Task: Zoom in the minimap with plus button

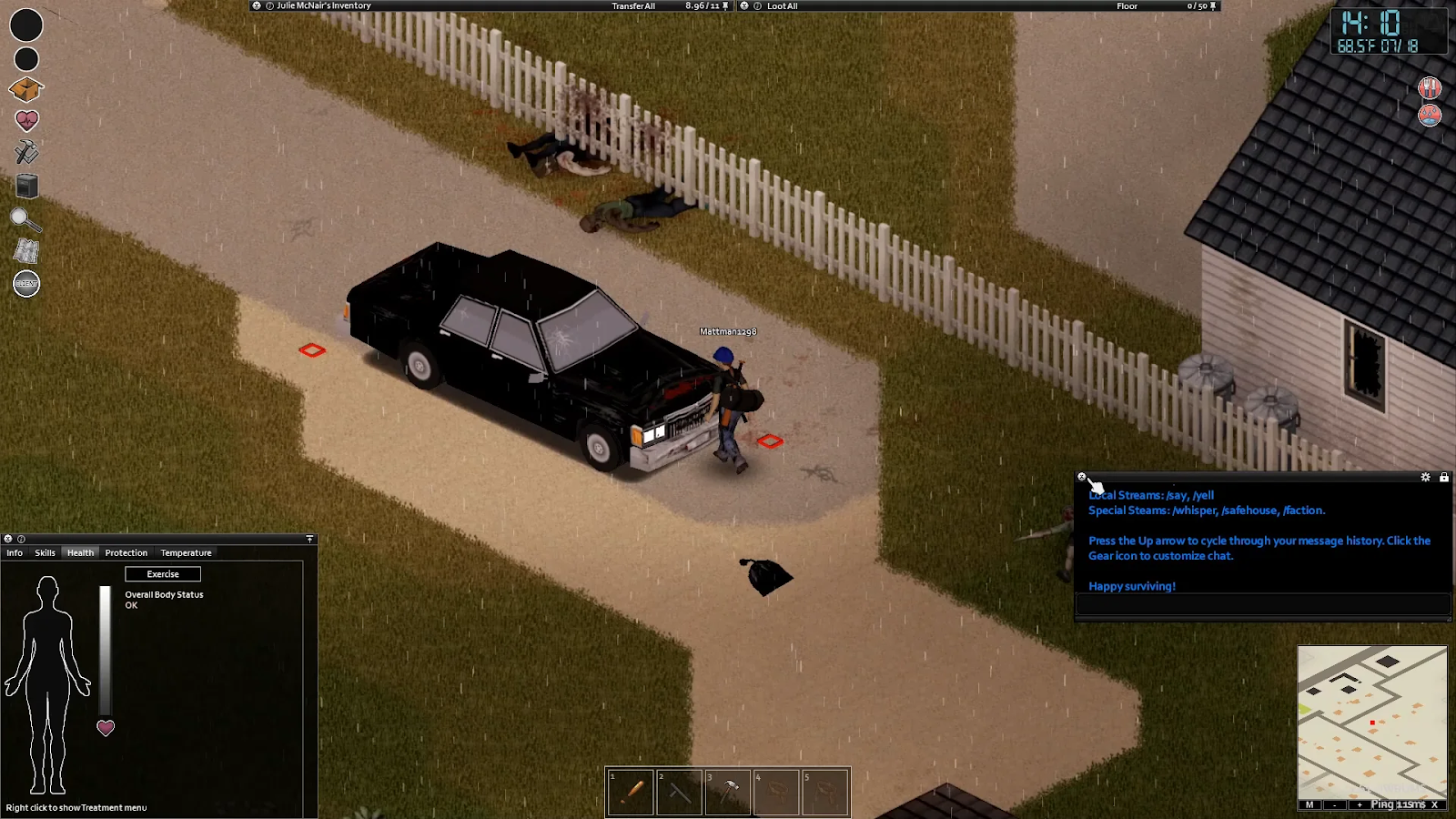Action: 1360,804
